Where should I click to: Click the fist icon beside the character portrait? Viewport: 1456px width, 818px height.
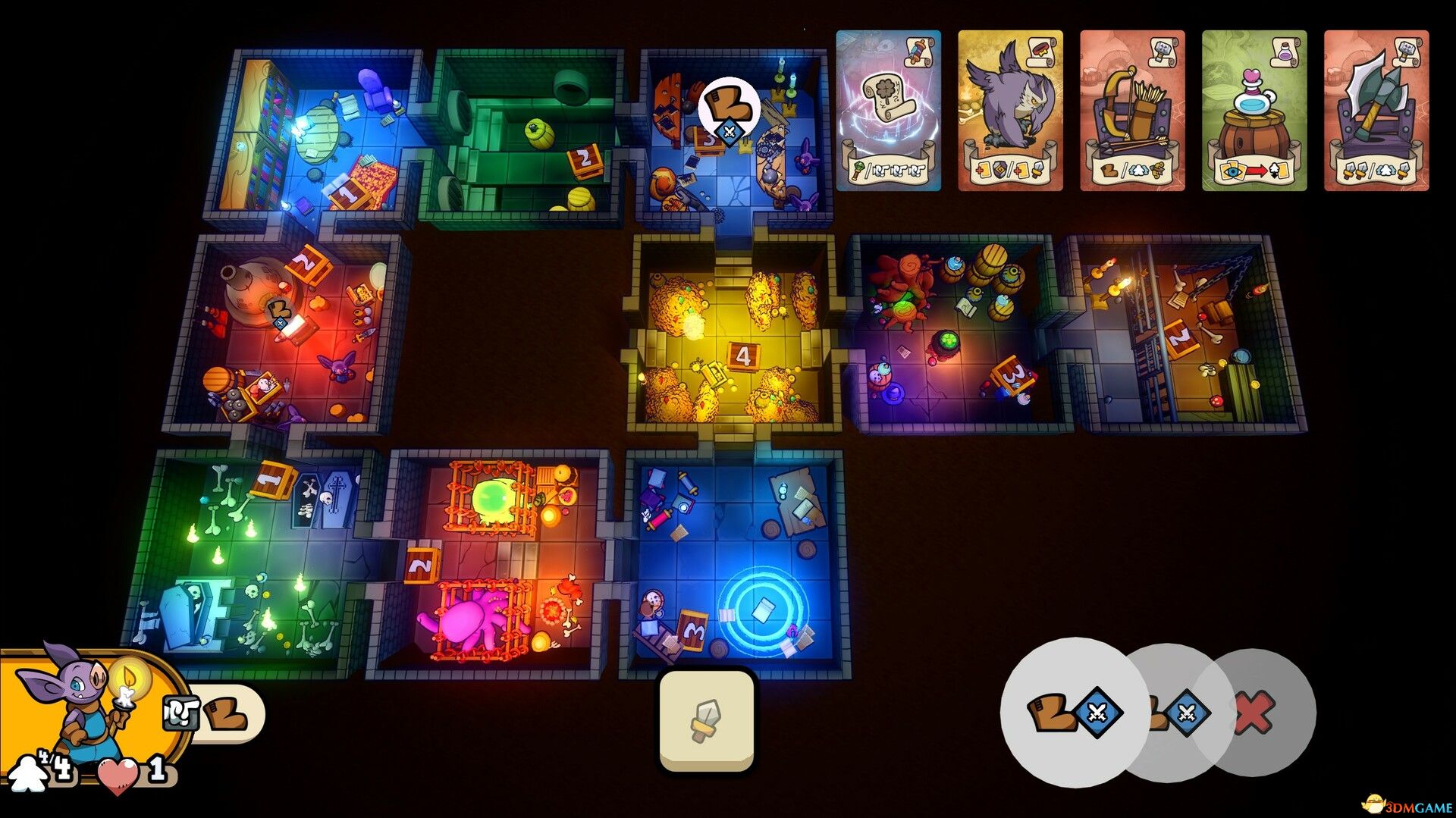pyautogui.click(x=180, y=713)
